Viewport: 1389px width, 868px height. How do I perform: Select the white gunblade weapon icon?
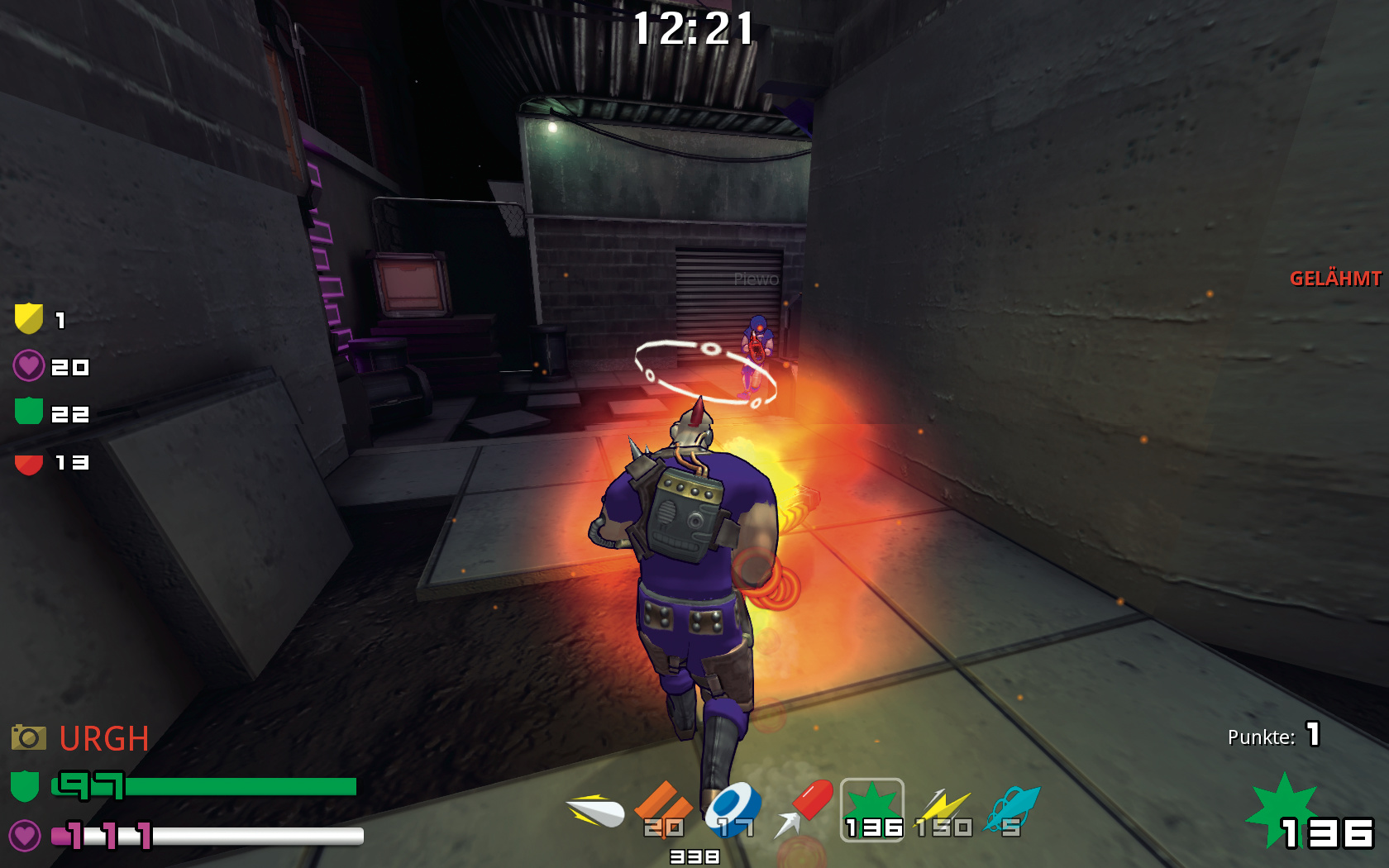(595, 810)
